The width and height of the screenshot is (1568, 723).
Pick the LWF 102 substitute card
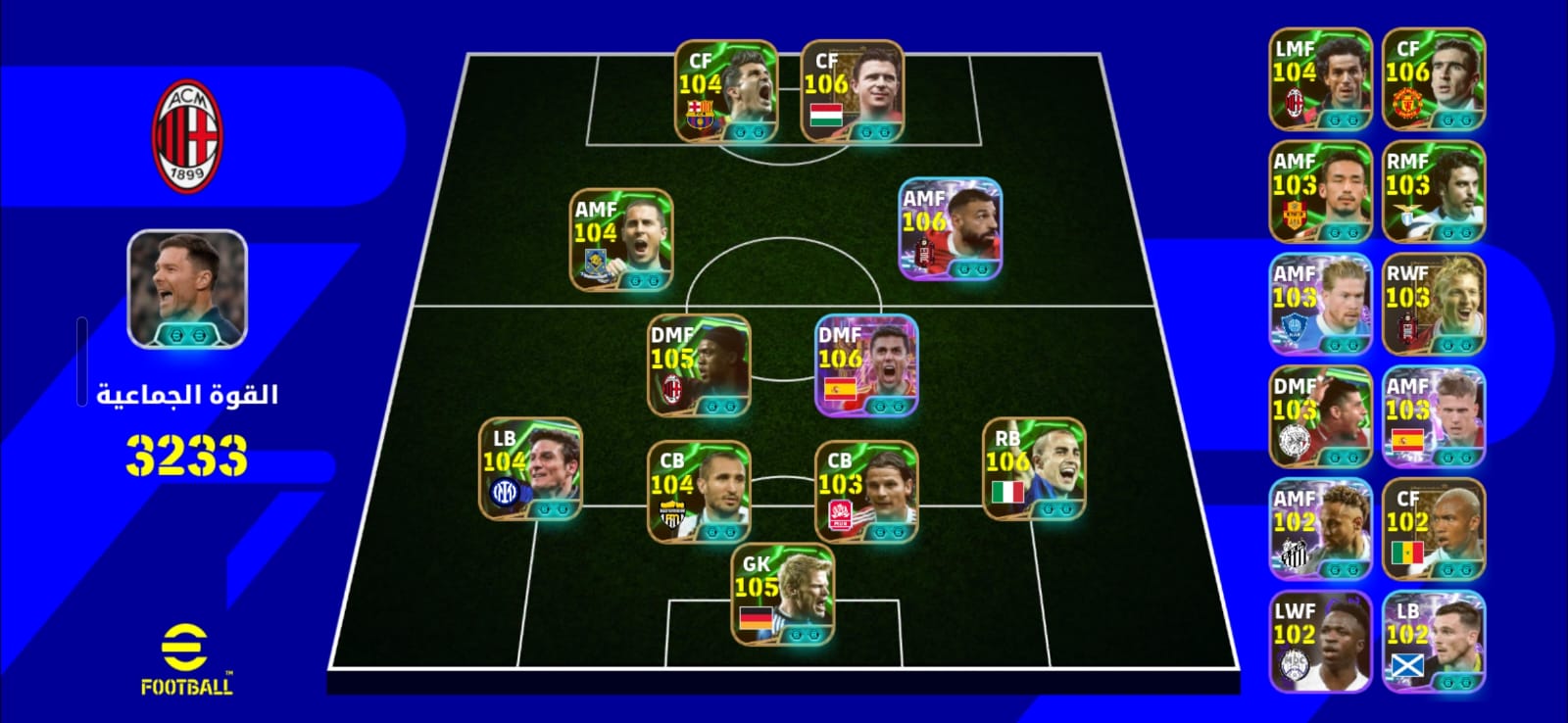click(1320, 643)
